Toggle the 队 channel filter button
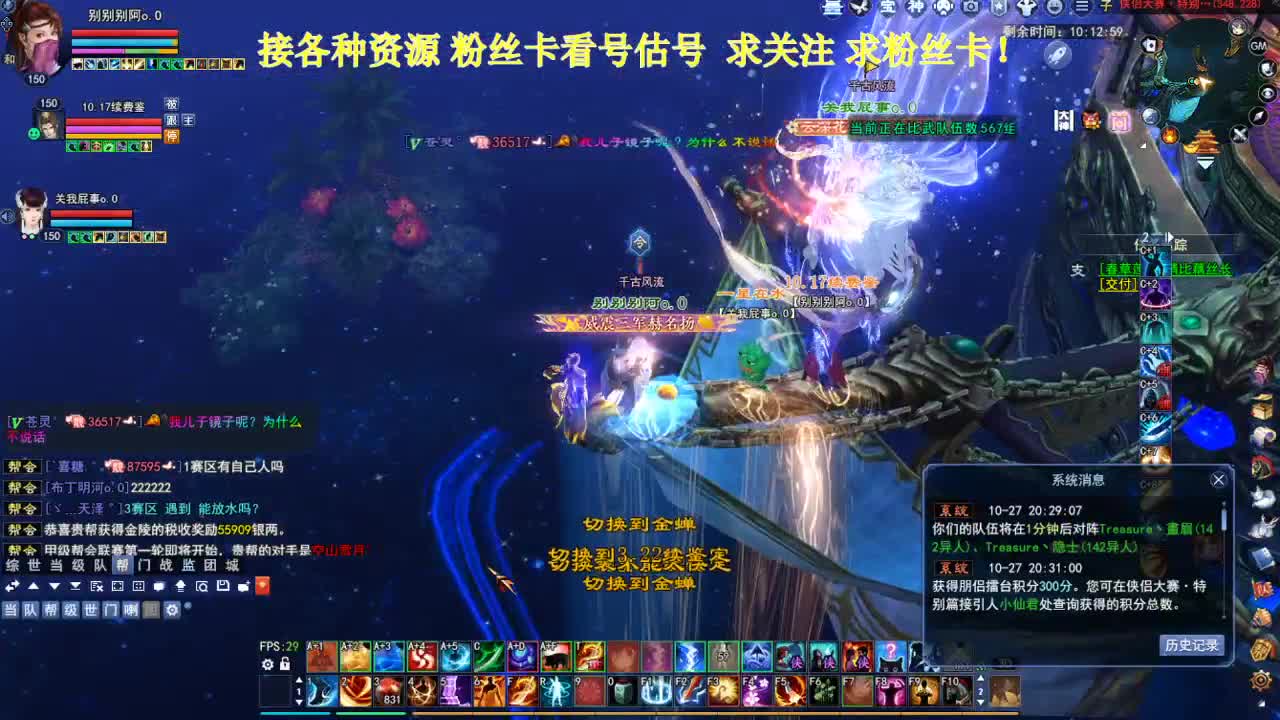Screen dimensions: 1280x720 coord(30,609)
